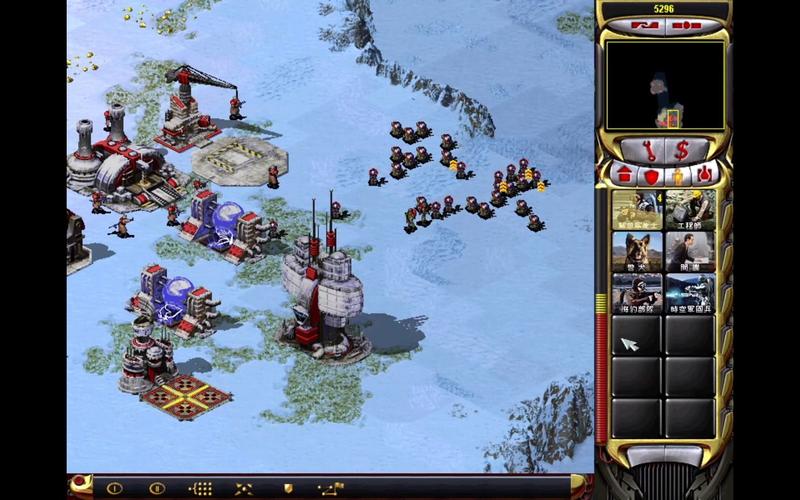
Task: Train a Navy SEAL unit
Action: (637, 292)
